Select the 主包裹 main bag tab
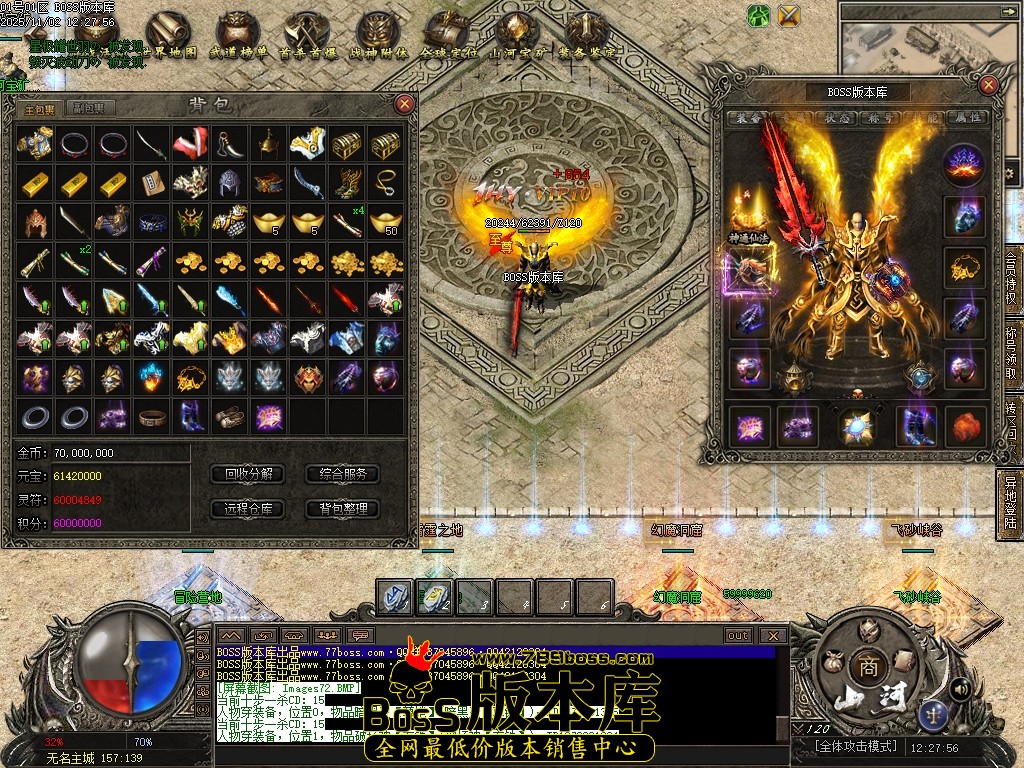The image size is (1024, 768). pos(40,108)
